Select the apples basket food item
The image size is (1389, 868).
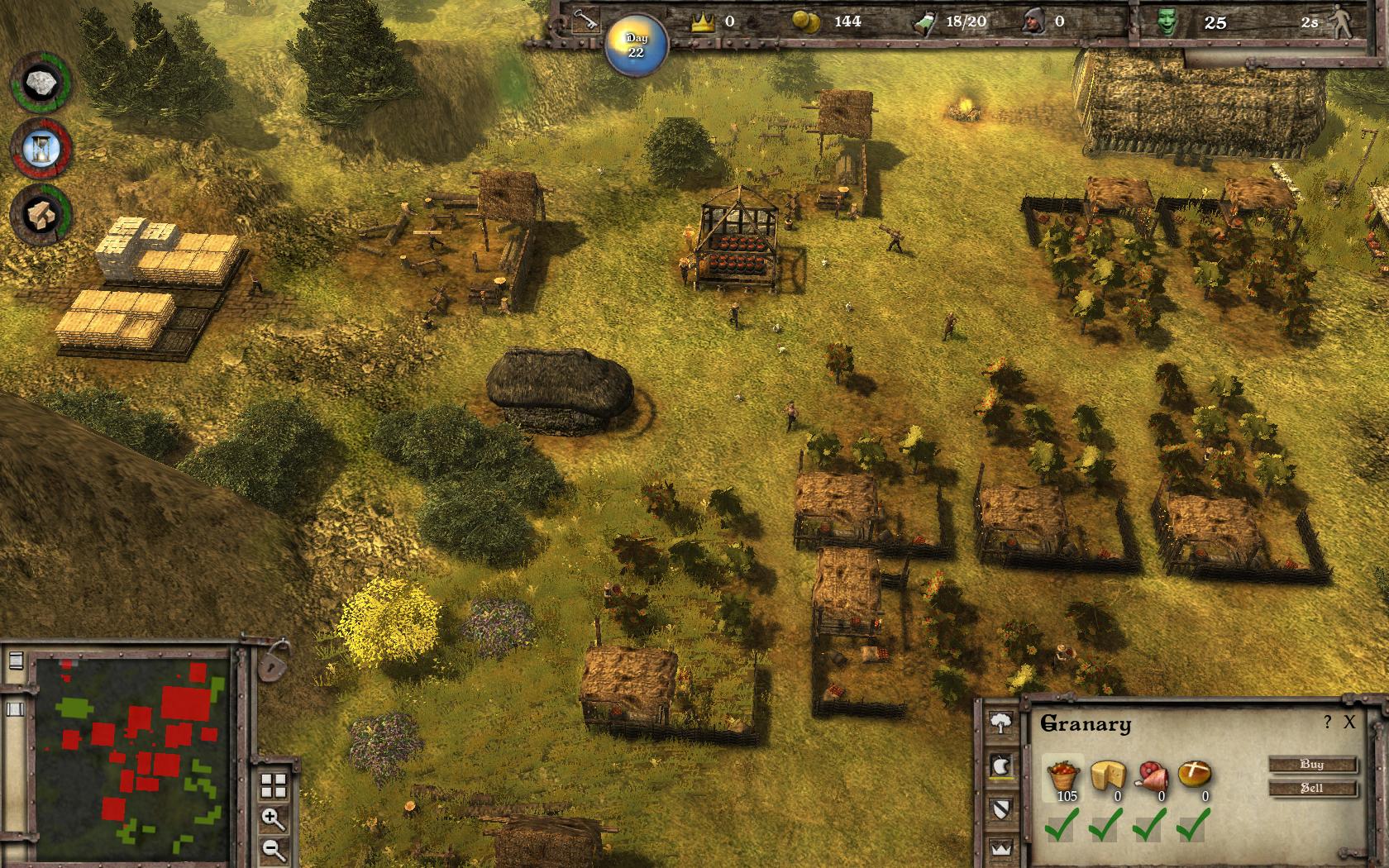pos(1062,777)
